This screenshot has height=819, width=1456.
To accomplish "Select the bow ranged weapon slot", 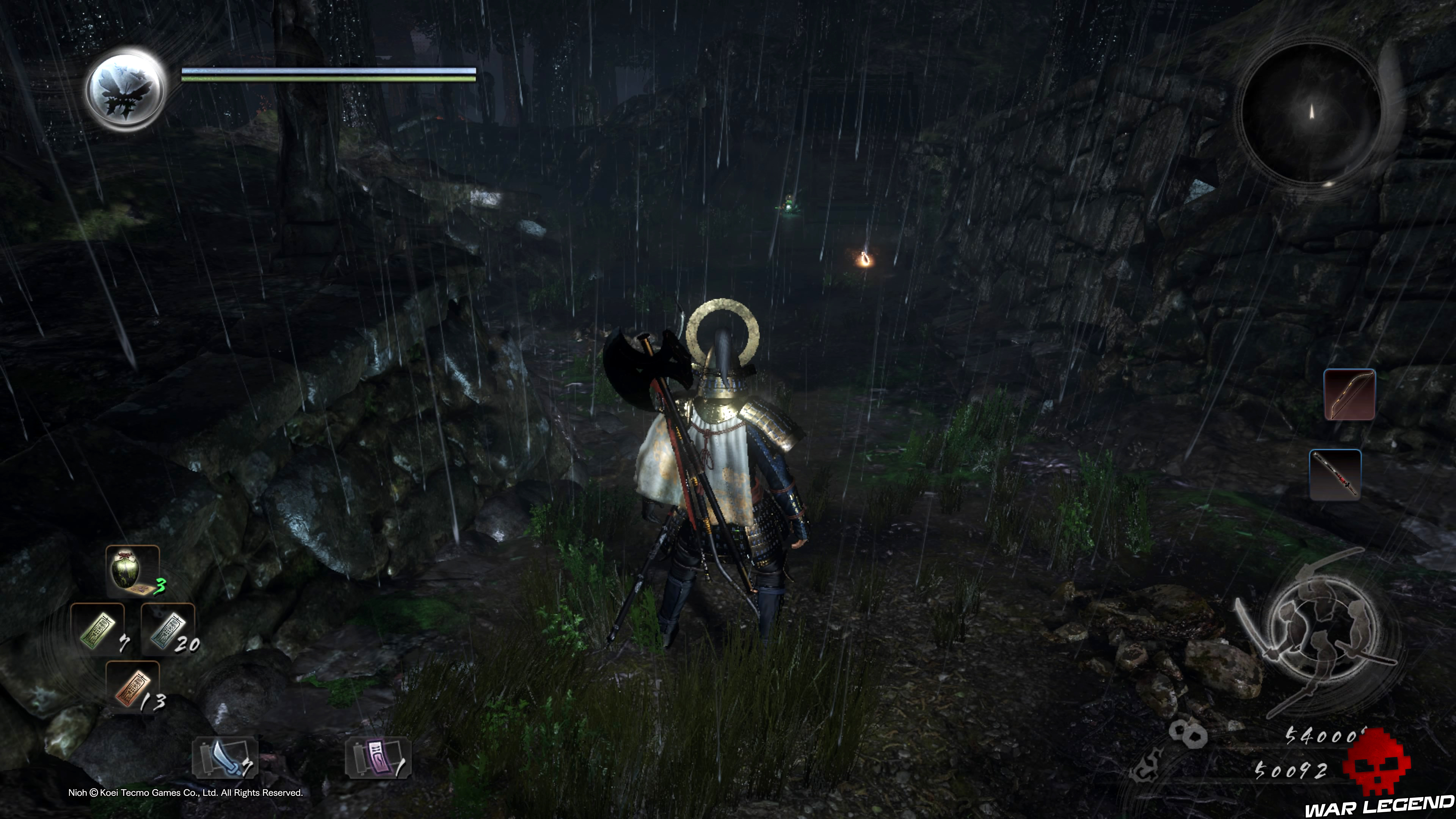I will (1349, 394).
